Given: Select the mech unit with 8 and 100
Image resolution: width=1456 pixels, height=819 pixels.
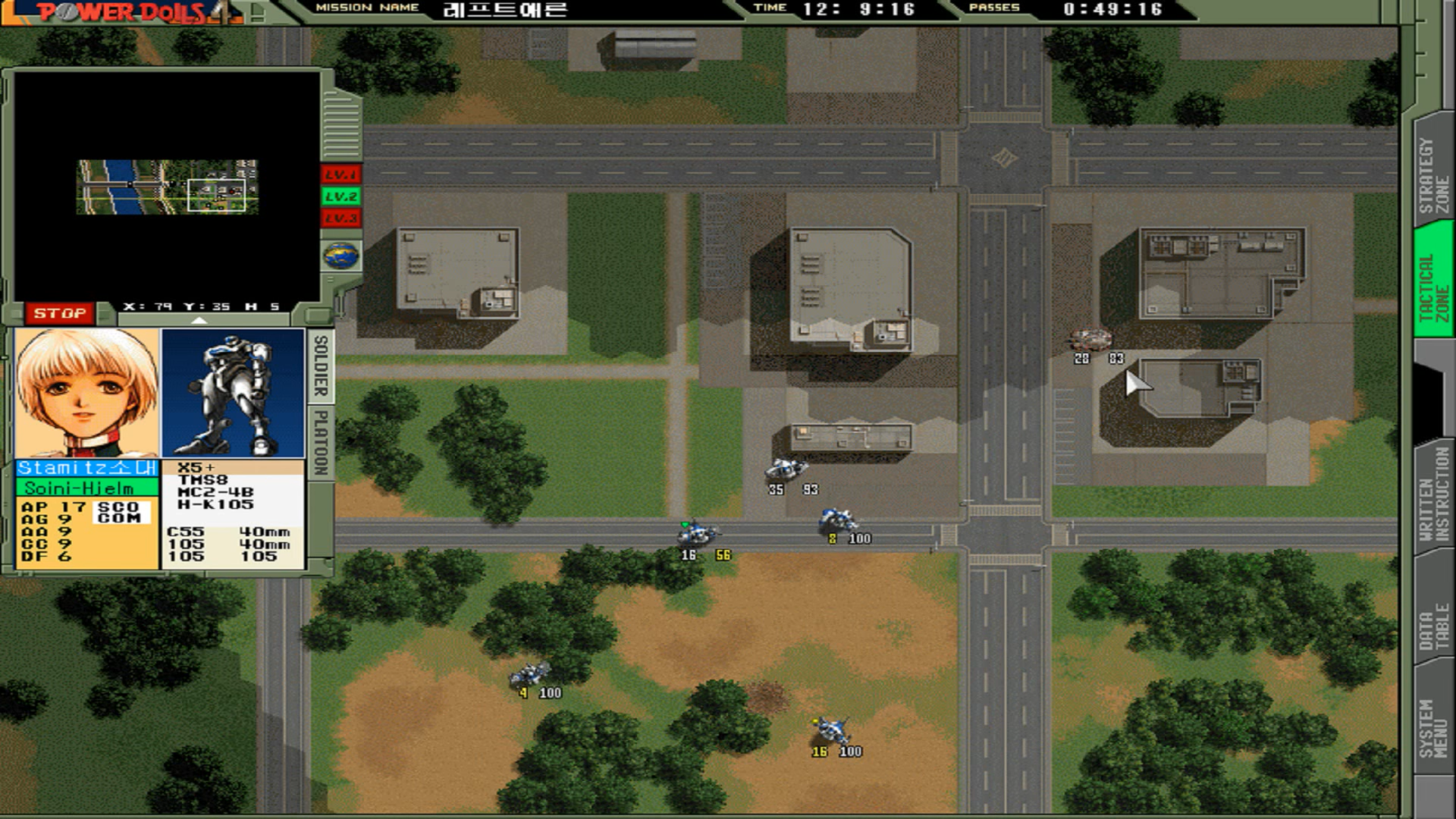Looking at the screenshot, I should [836, 520].
